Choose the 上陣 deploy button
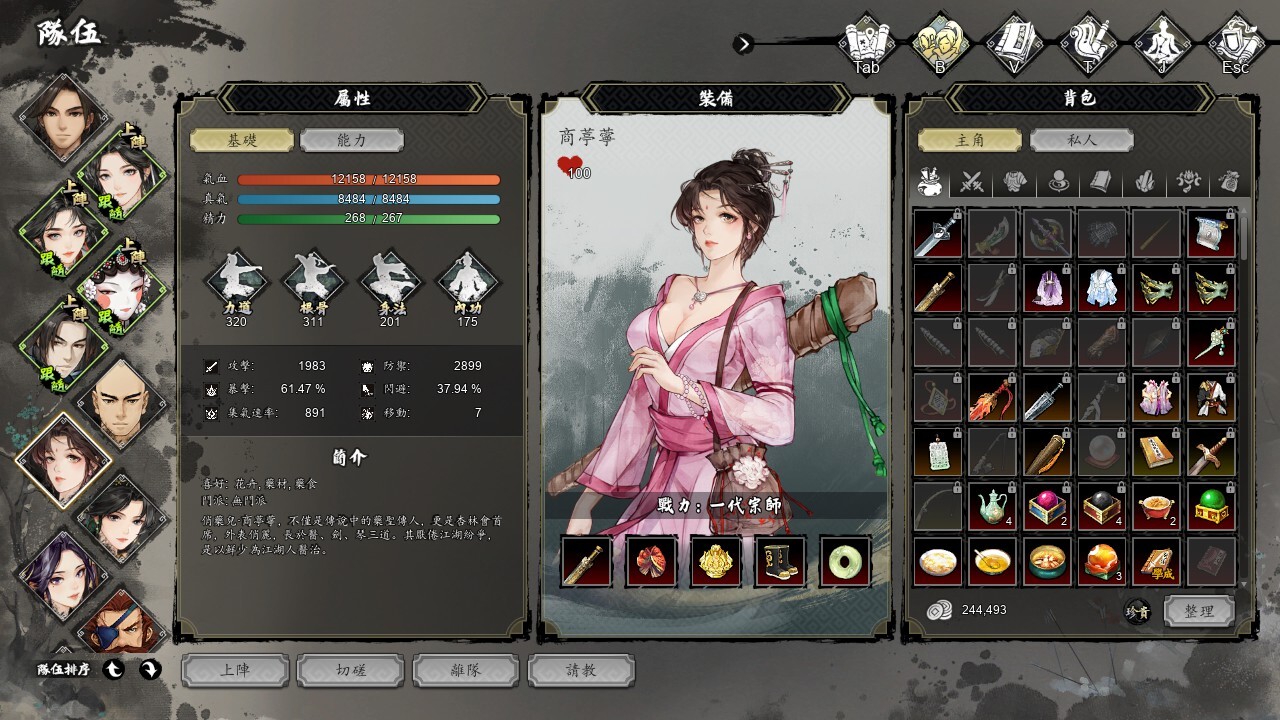 (235, 670)
